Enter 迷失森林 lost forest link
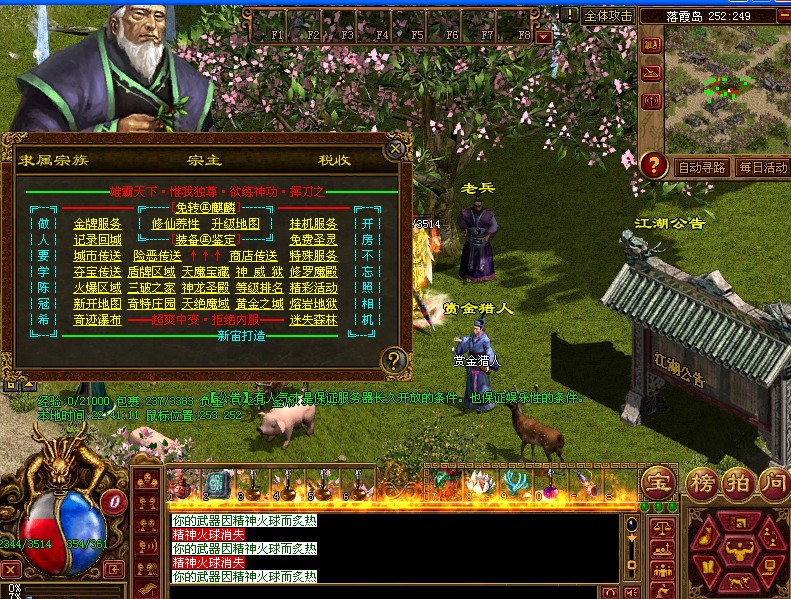Viewport: 791px width, 599px height. (x=313, y=320)
